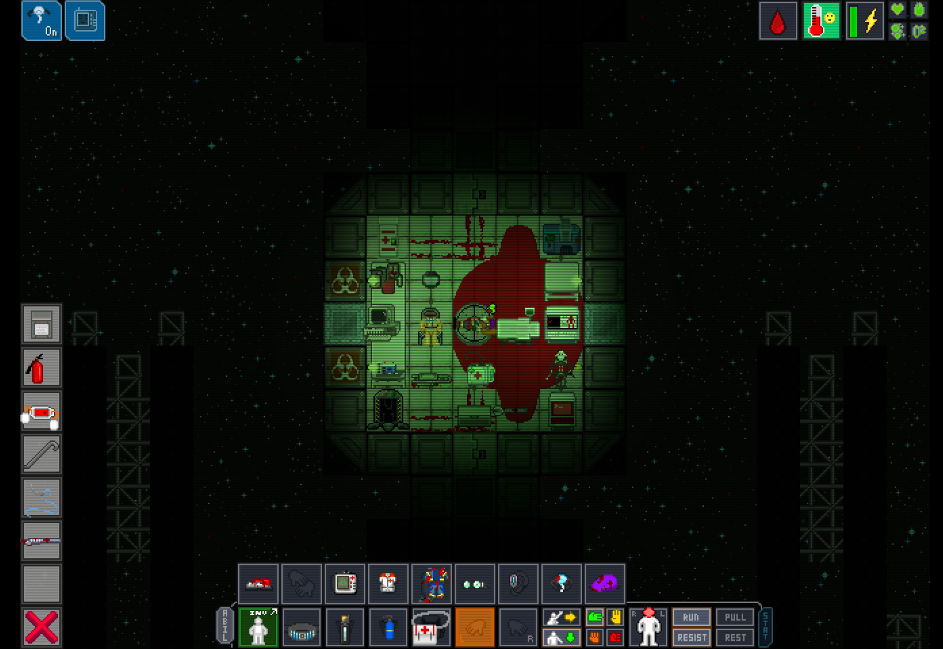The height and width of the screenshot is (649, 943).
Task: Click the temperature thermometer status icon
Action: click(x=821, y=21)
